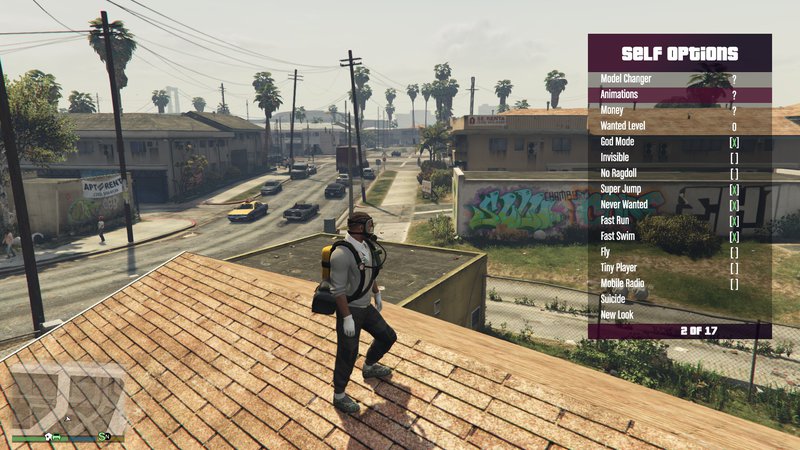Switch off Fast Run

tap(734, 221)
